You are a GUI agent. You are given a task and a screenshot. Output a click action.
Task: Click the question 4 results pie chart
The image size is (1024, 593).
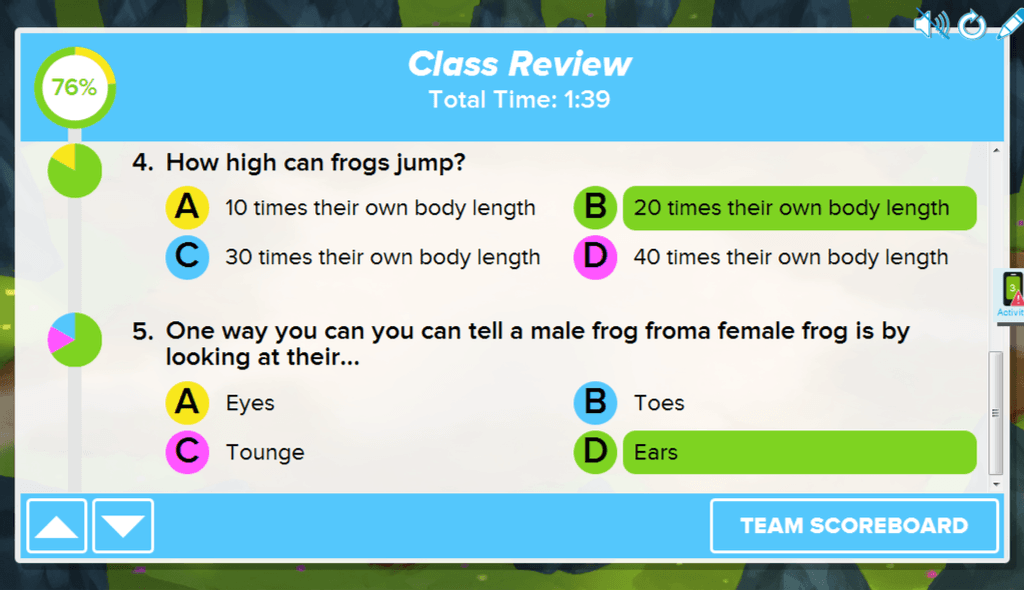point(75,170)
